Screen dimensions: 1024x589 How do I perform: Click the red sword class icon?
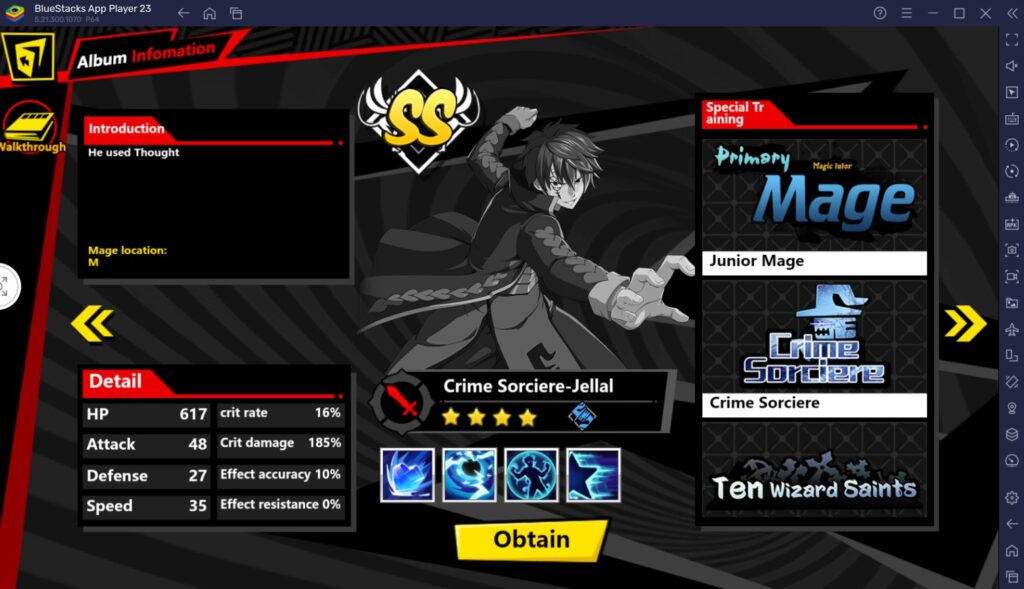coord(401,403)
